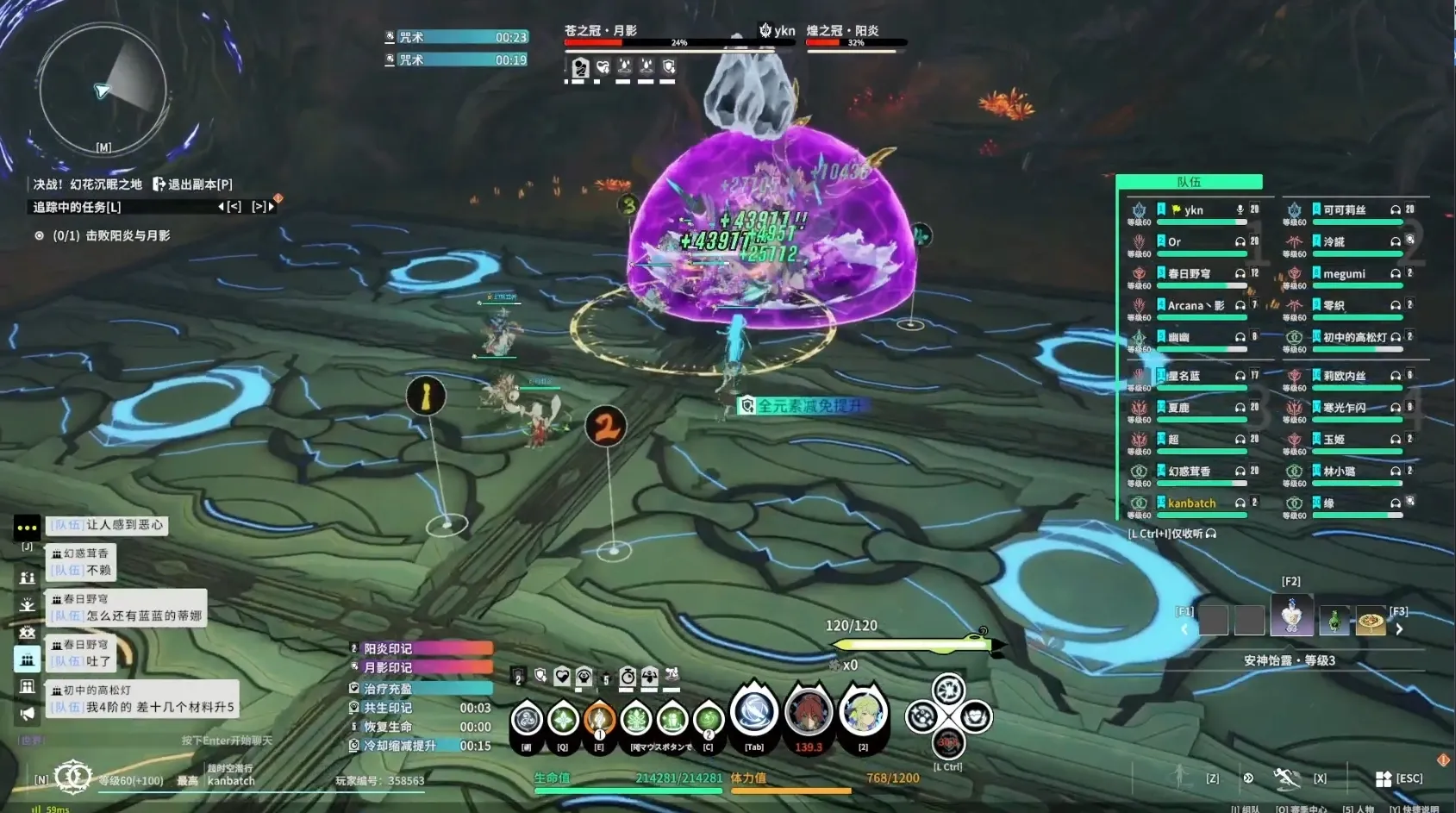Open the megaphone announcement chat channel

(x=27, y=714)
